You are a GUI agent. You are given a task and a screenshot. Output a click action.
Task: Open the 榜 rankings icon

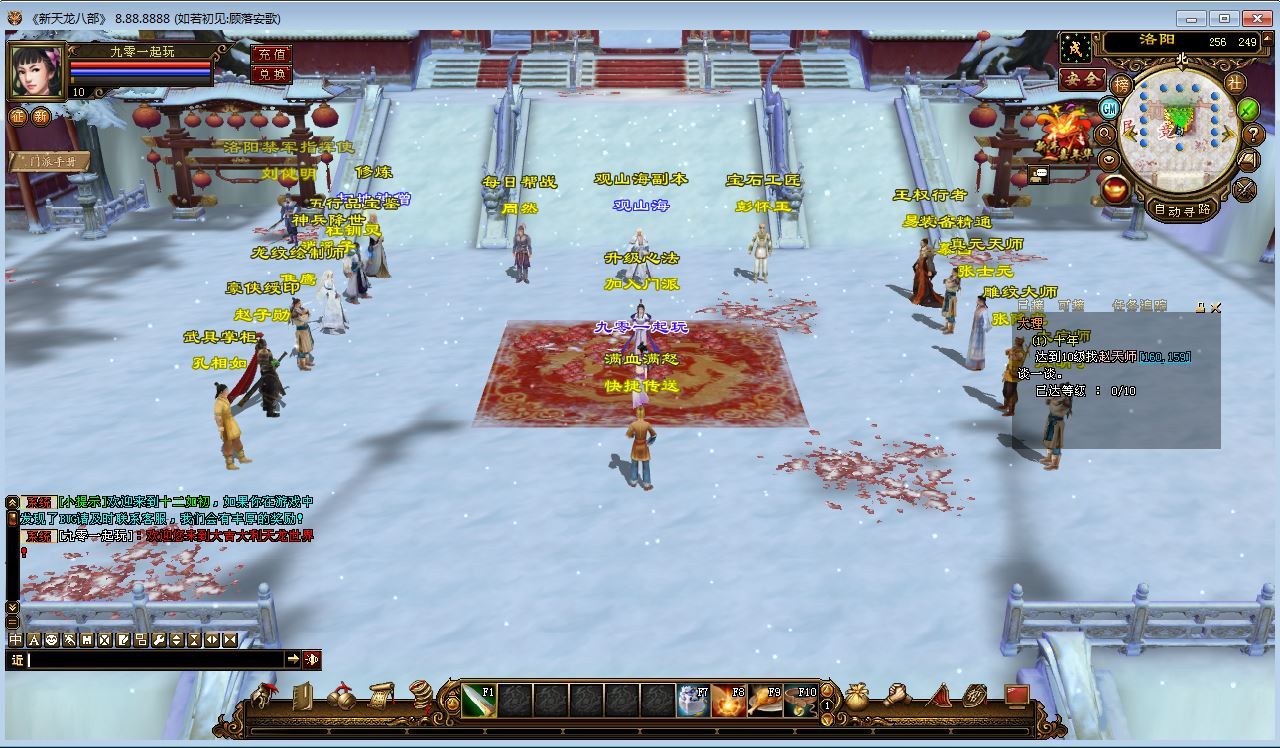coord(1123,85)
